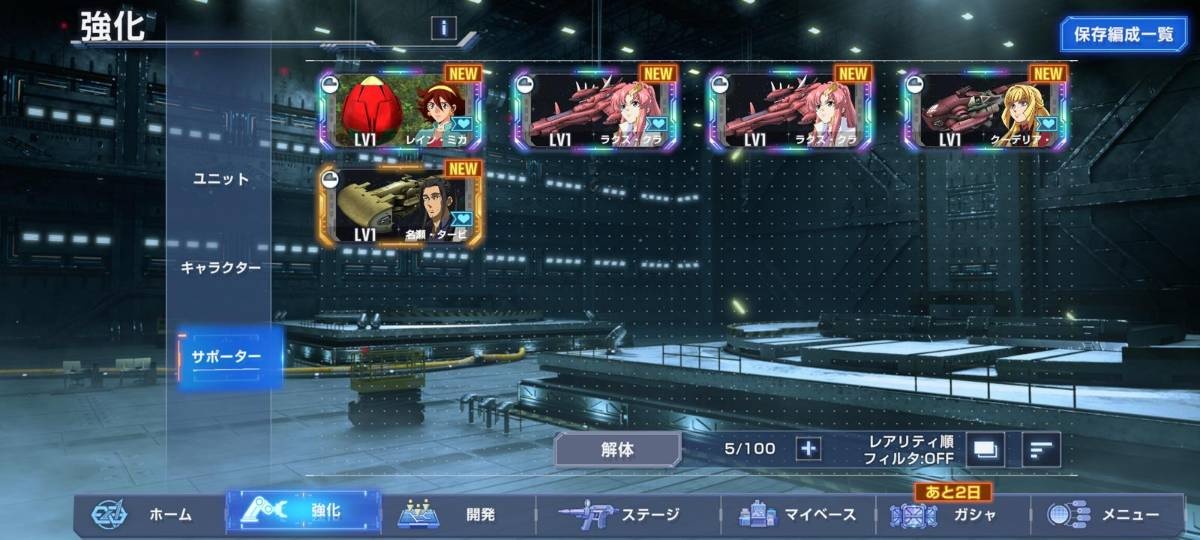Switch to the ユニット tab
The width and height of the screenshot is (1200, 540).
(221, 179)
